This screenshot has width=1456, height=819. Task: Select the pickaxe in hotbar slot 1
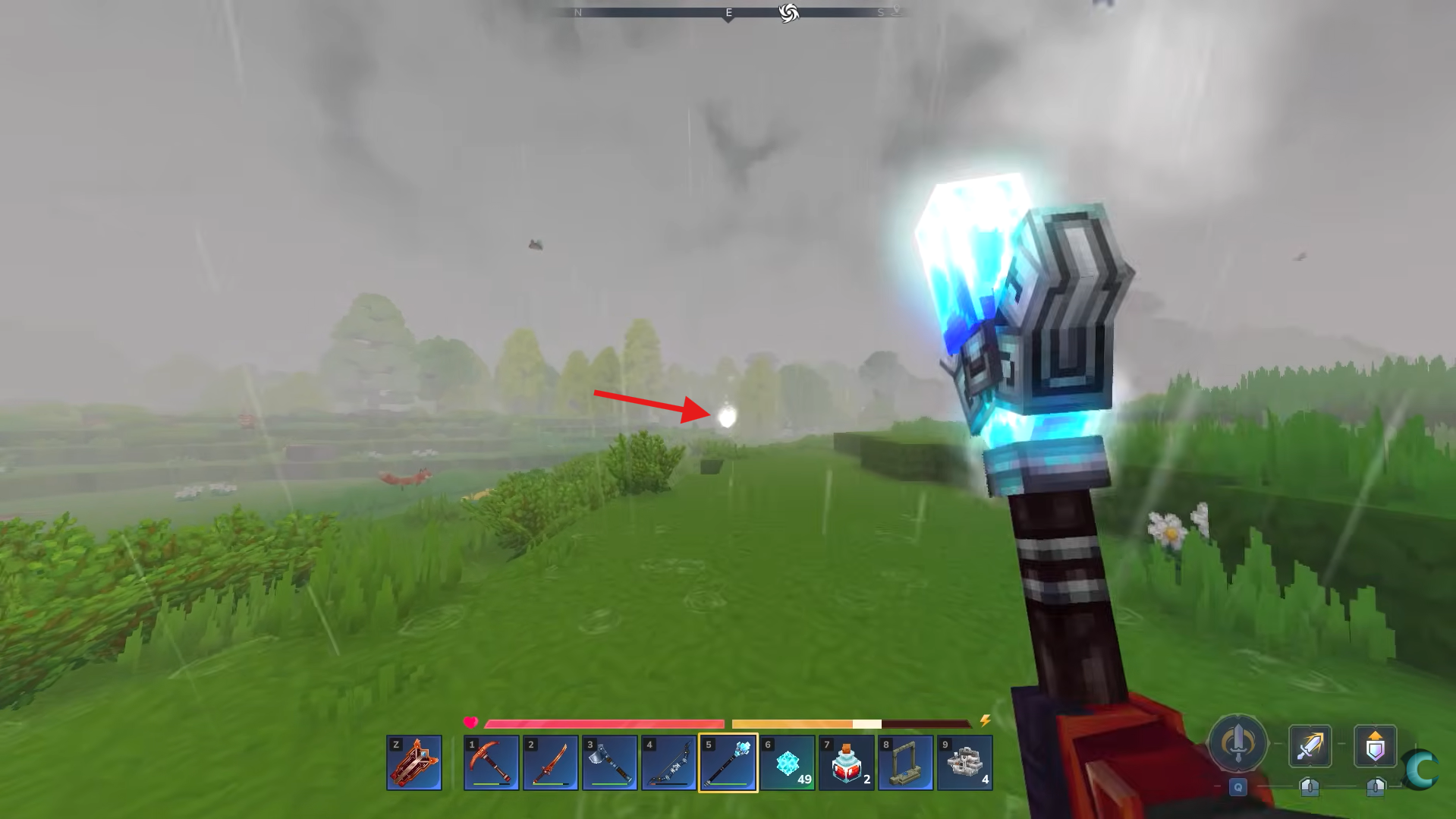[491, 762]
